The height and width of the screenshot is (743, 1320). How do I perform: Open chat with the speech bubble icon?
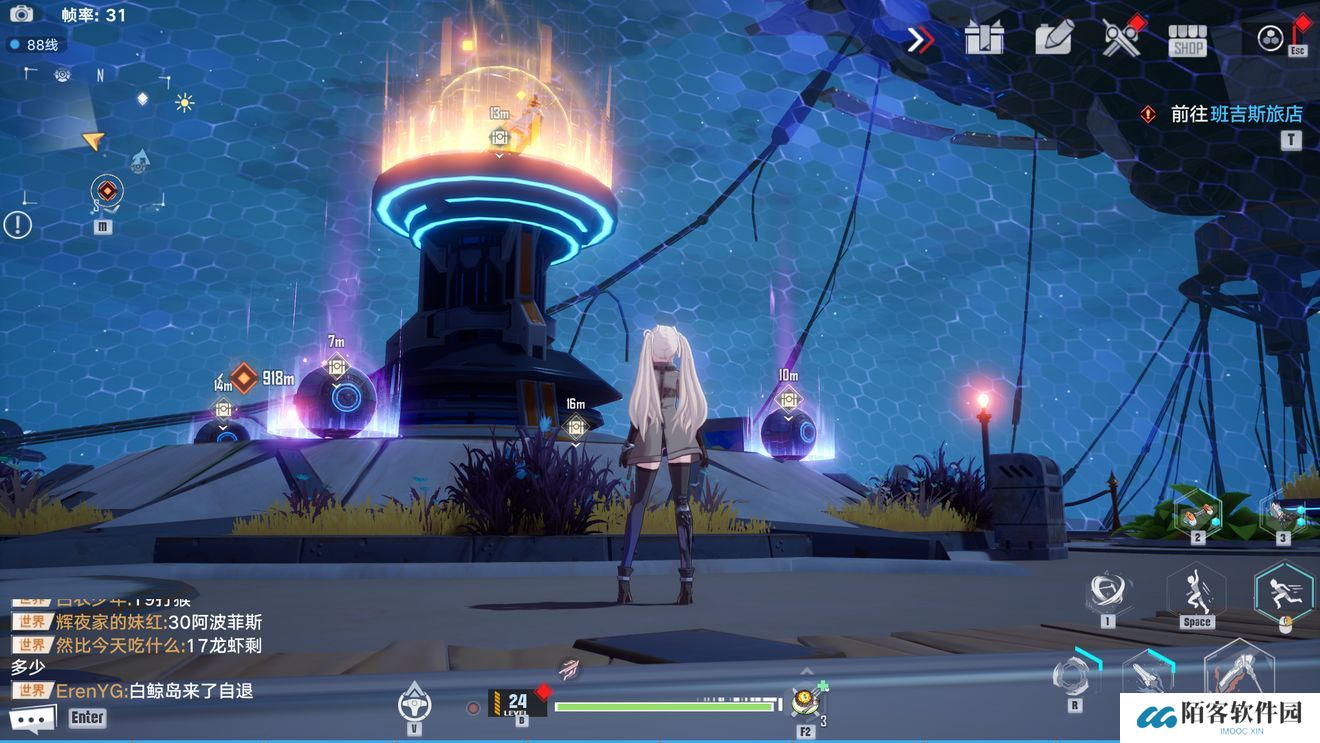(x=32, y=718)
